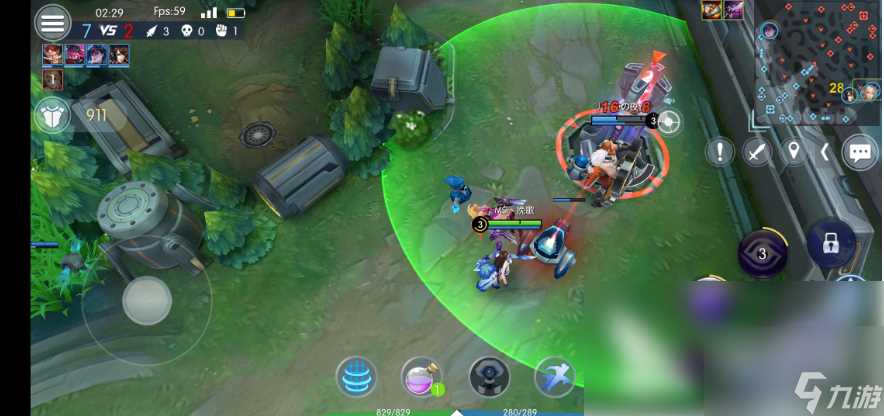Send the exclamation alert ping
Image resolution: width=884 pixels, height=416 pixels.
point(720,152)
